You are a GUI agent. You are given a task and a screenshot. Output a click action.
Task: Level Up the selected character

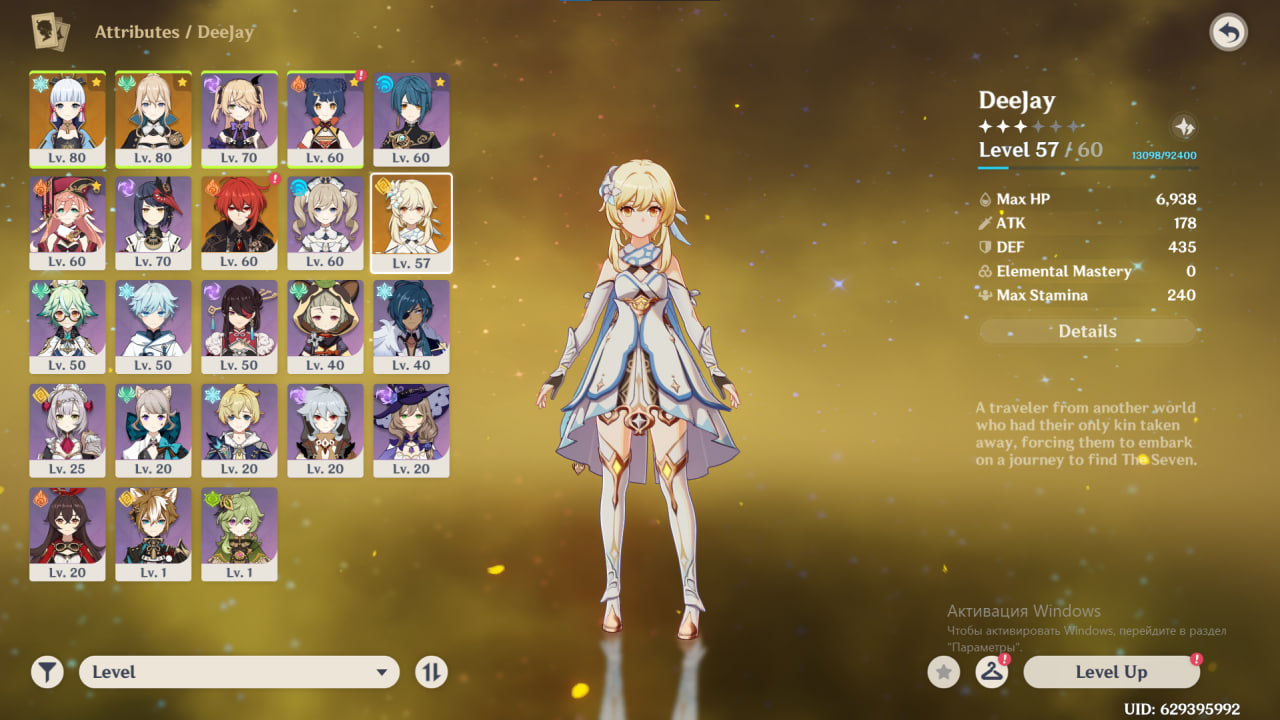(x=1111, y=672)
